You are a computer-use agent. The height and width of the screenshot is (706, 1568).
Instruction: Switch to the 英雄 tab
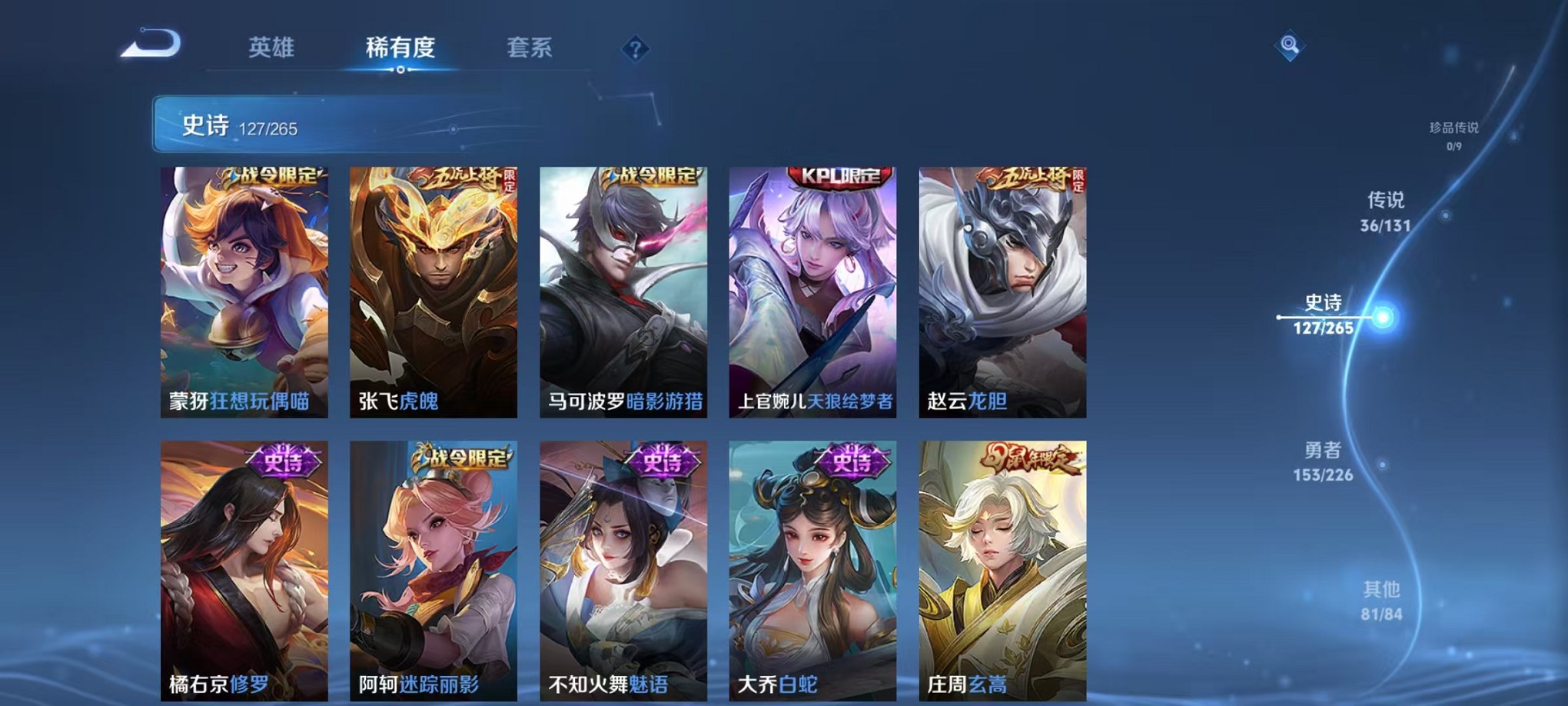coord(273,48)
